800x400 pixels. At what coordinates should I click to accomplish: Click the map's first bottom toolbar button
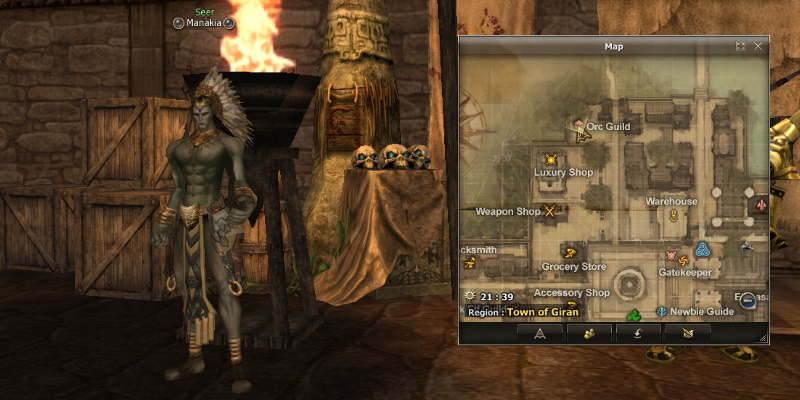tap(540, 333)
